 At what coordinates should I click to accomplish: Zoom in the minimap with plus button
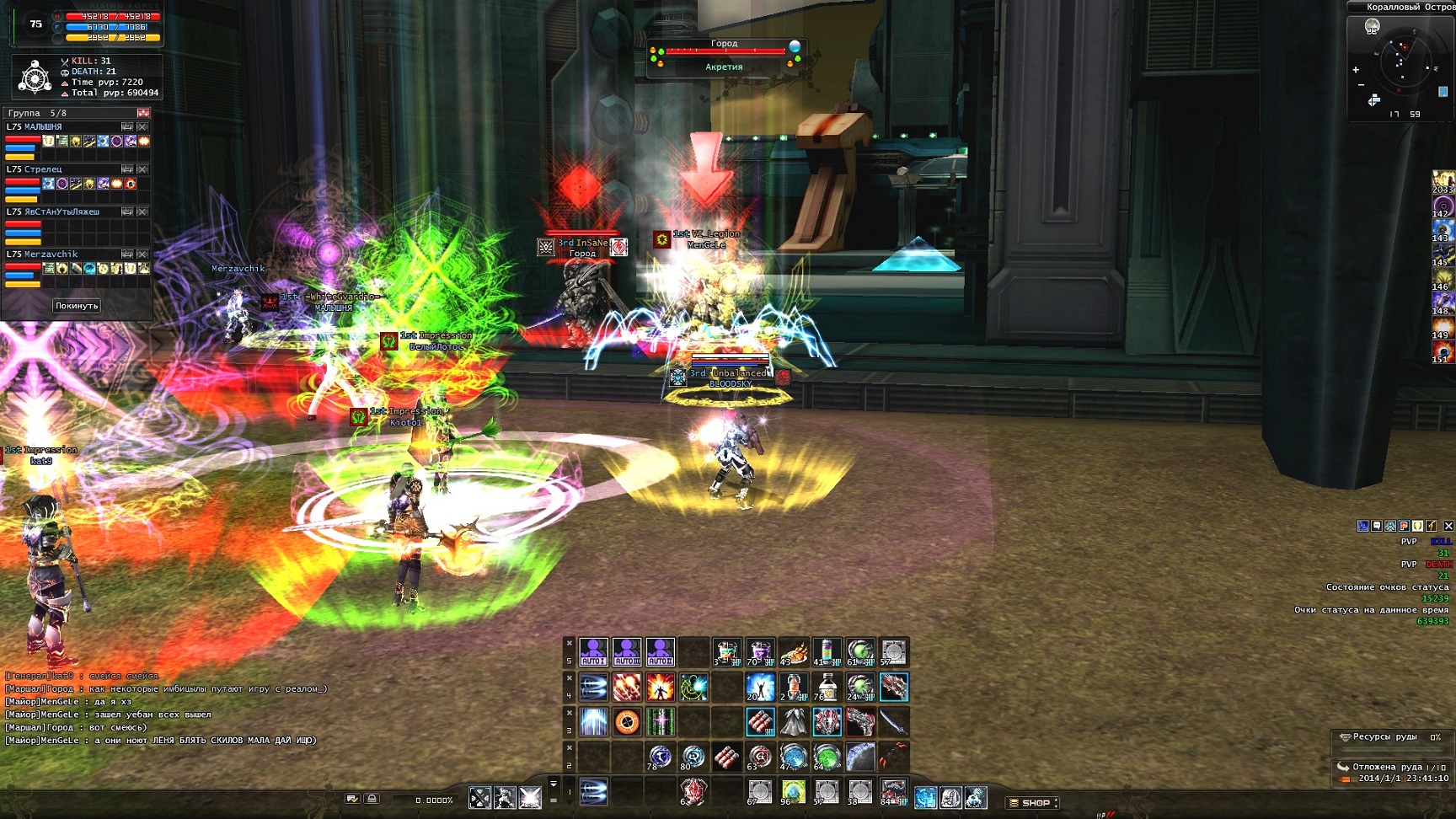pos(1356,69)
